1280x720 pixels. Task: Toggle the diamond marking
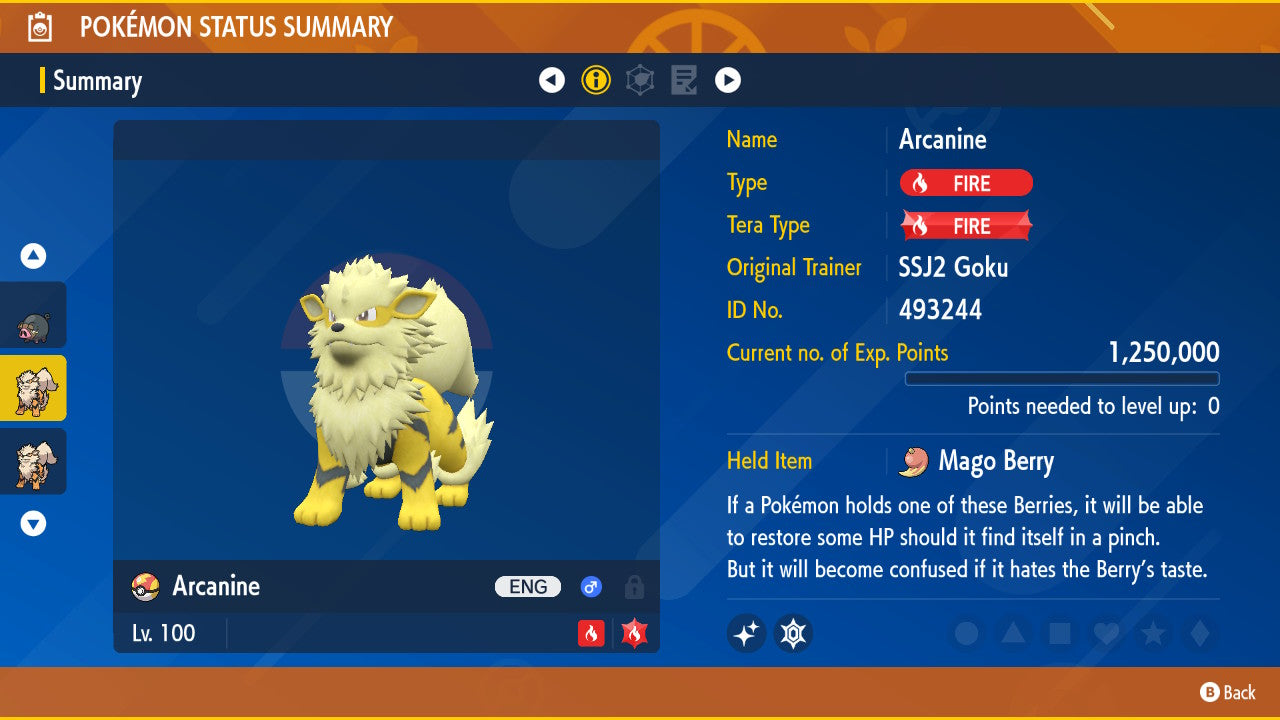1197,634
